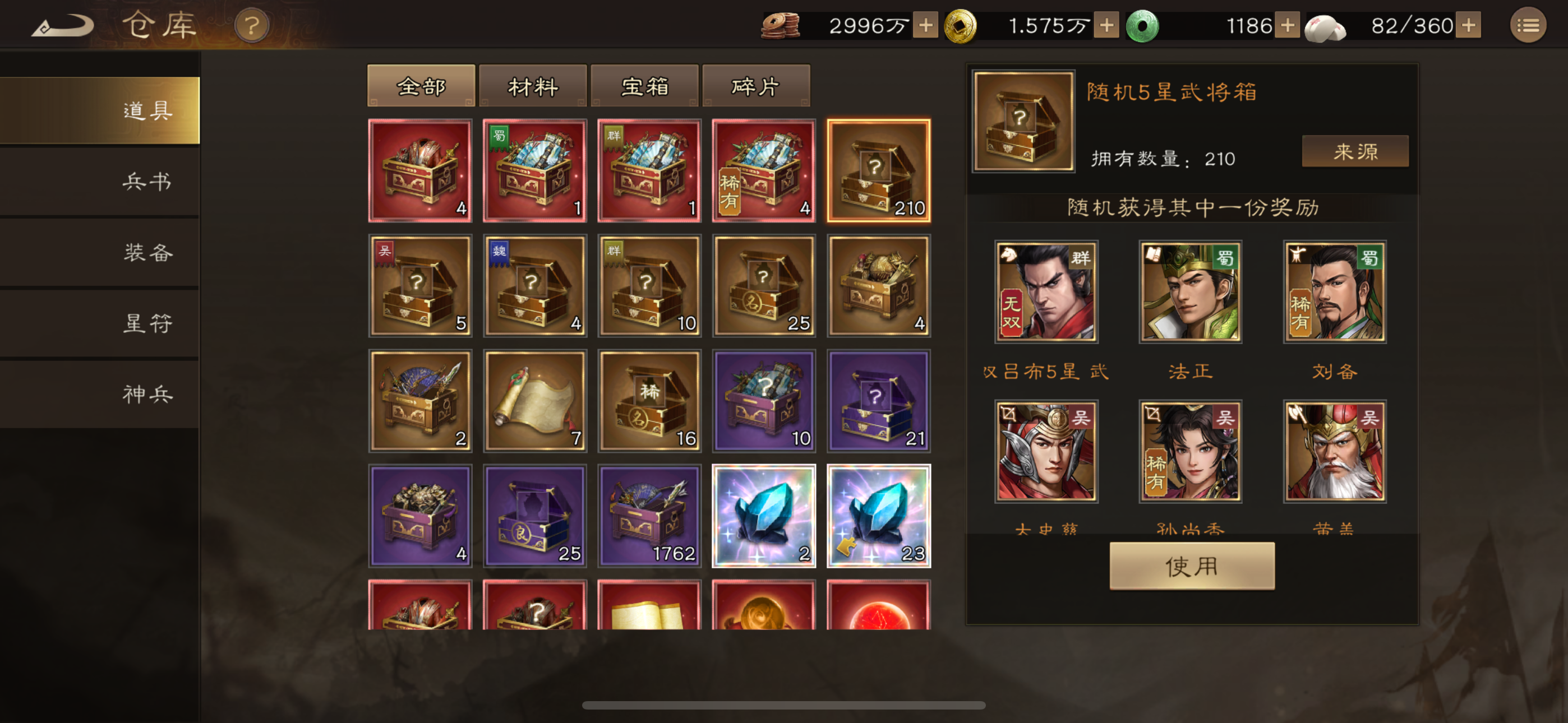Open the 来源 source button
1568x723 pixels.
[1354, 151]
